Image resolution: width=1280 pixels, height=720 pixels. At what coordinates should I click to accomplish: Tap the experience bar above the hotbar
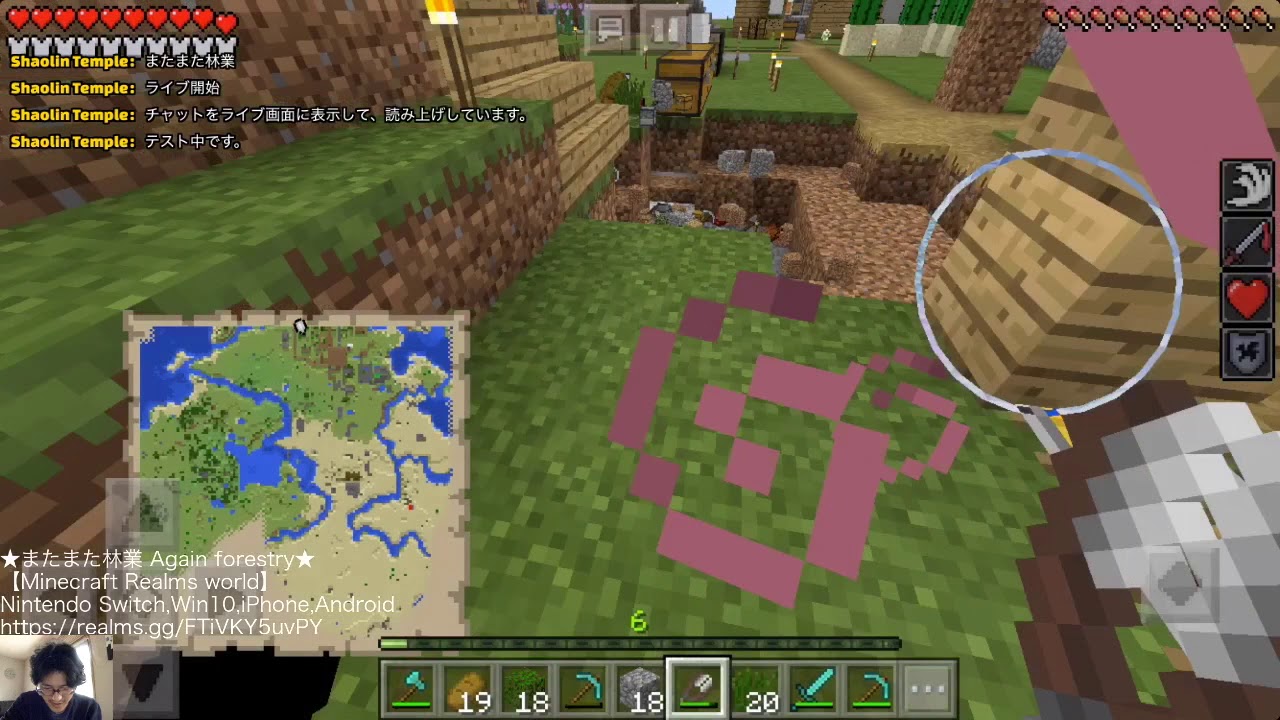click(640, 645)
